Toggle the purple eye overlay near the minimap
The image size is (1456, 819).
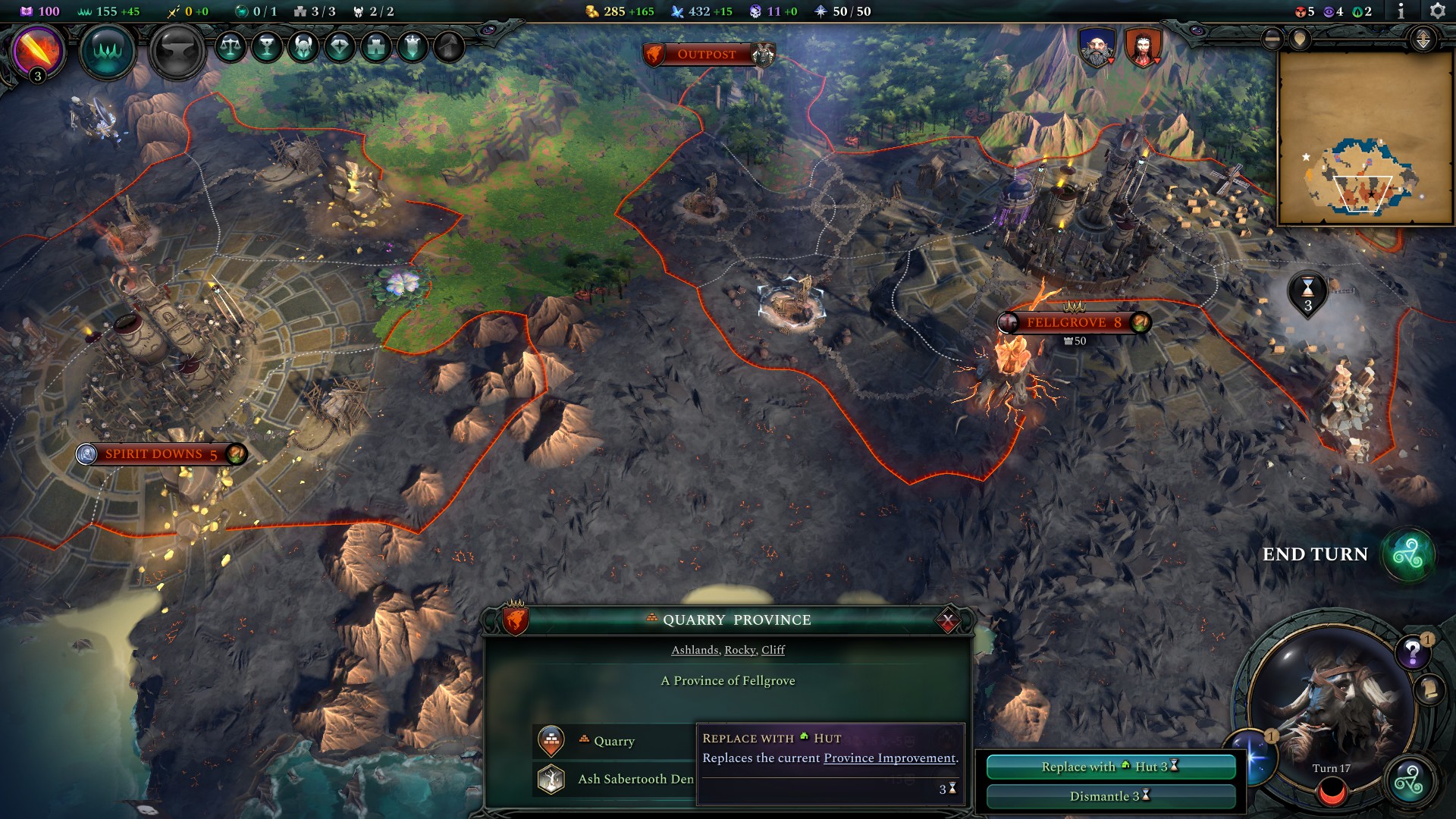pyautogui.click(x=1329, y=11)
